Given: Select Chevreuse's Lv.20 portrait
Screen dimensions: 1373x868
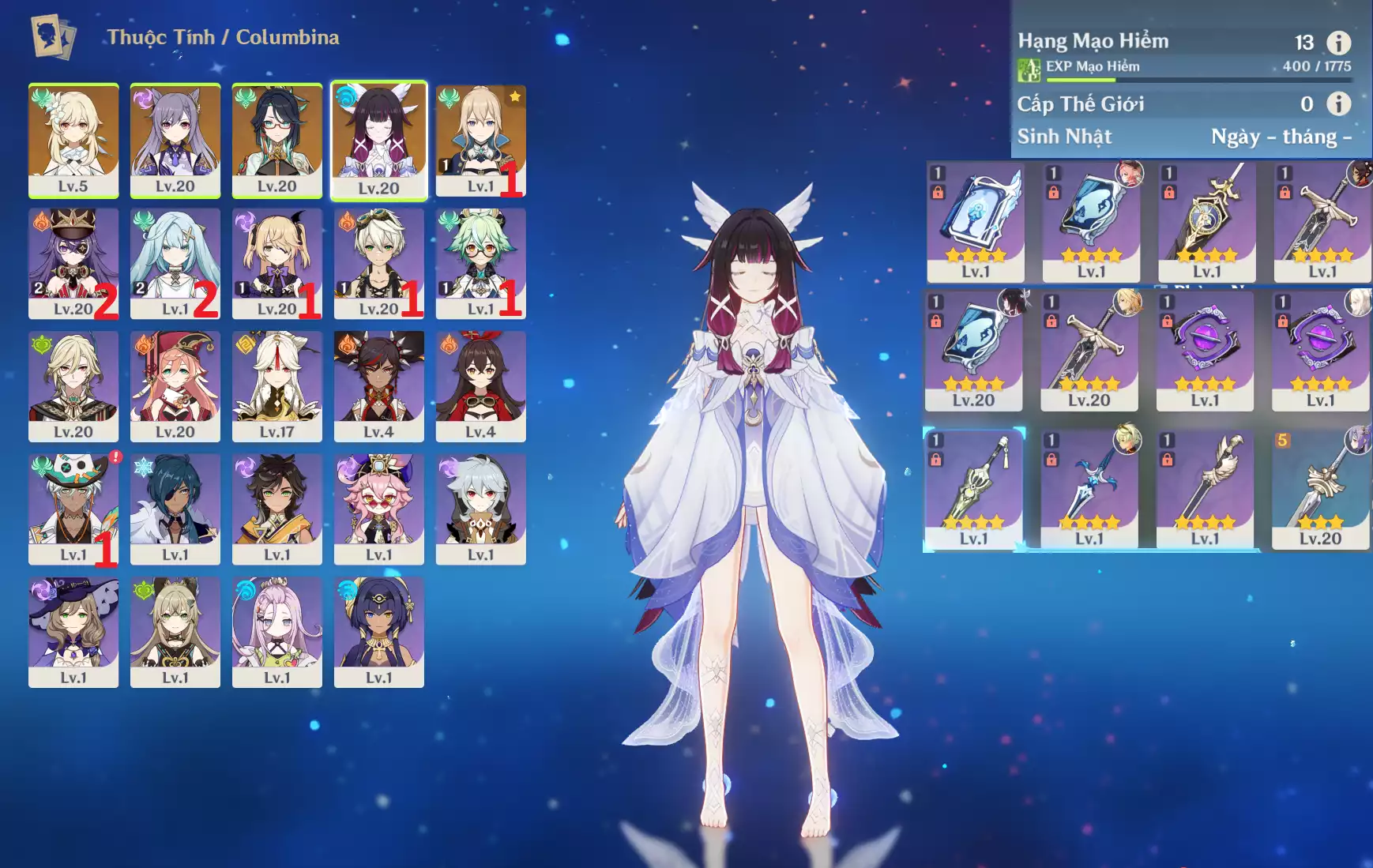Looking at the screenshot, I should pyautogui.click(x=73, y=262).
